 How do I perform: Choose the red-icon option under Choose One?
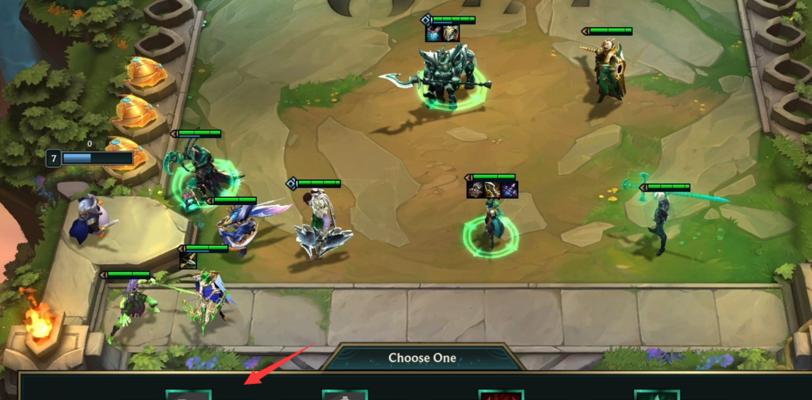(x=501, y=394)
